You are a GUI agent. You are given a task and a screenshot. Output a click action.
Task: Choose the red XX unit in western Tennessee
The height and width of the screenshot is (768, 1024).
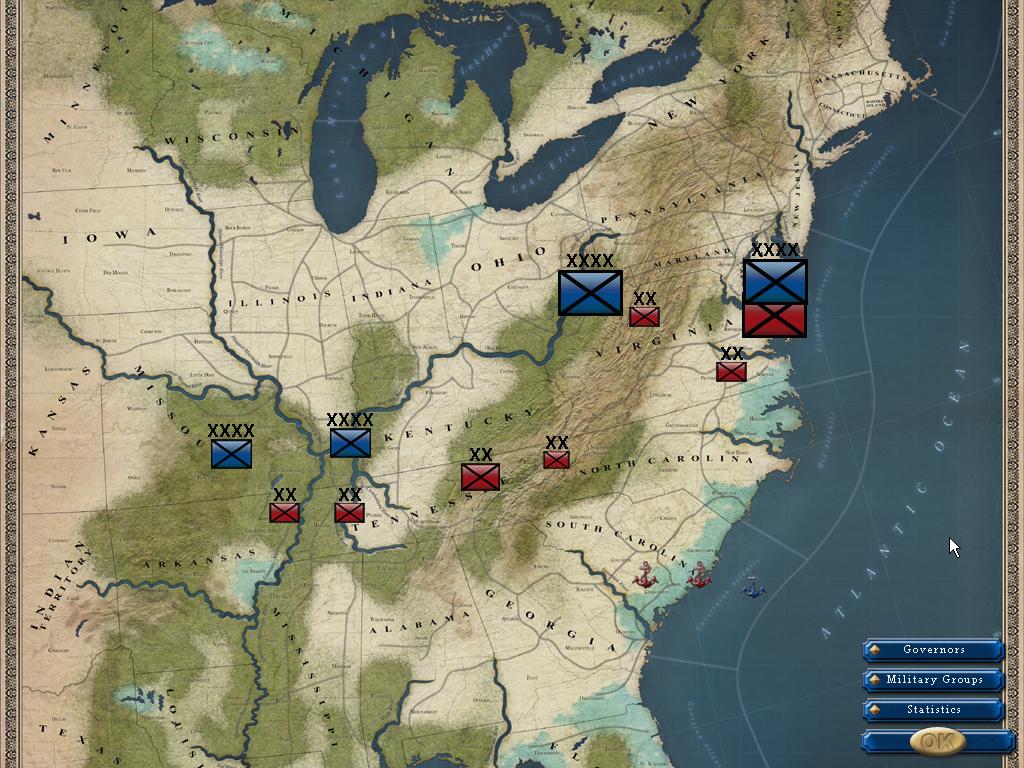click(349, 513)
